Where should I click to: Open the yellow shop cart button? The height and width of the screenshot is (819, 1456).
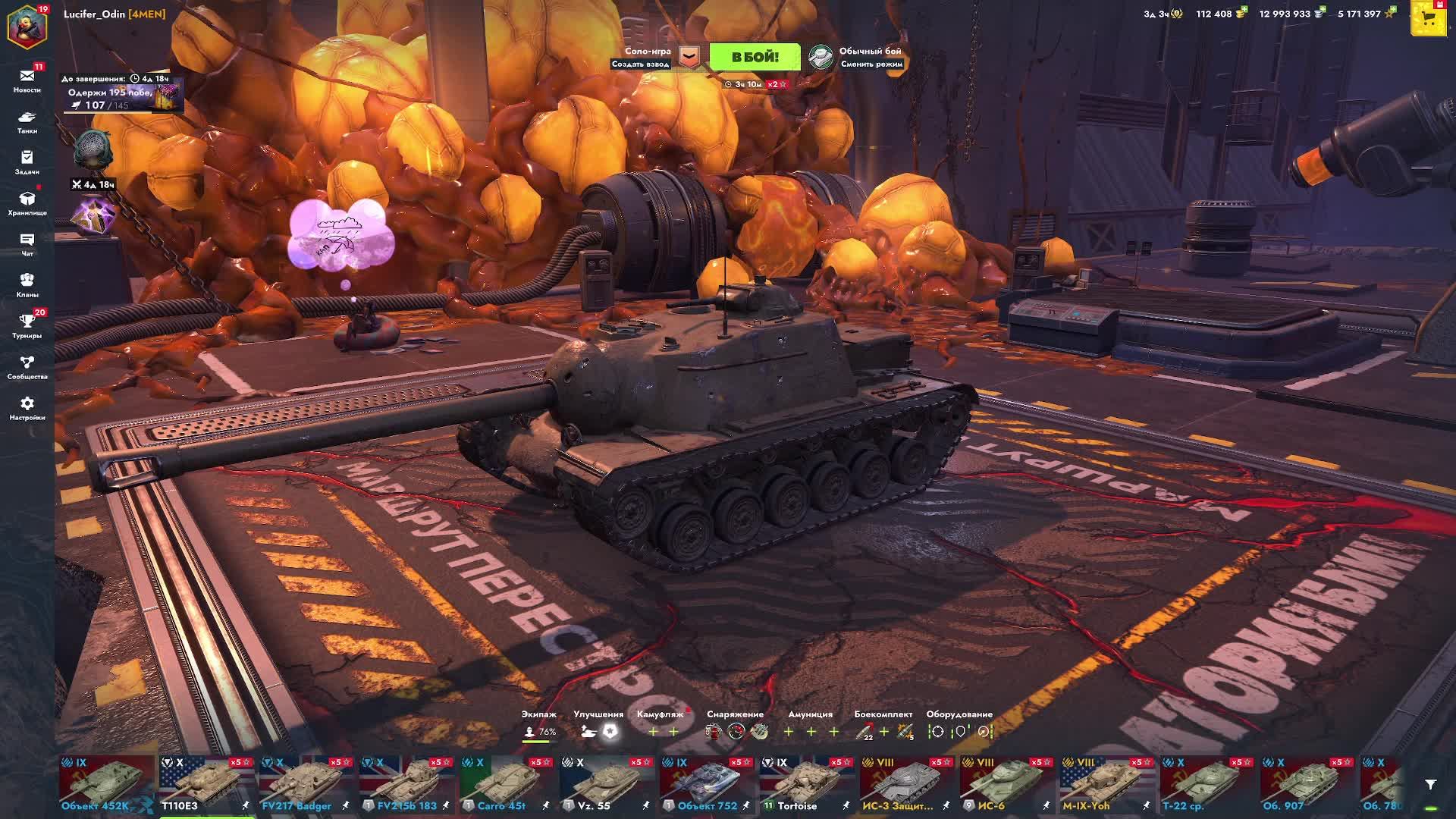coord(1429,20)
